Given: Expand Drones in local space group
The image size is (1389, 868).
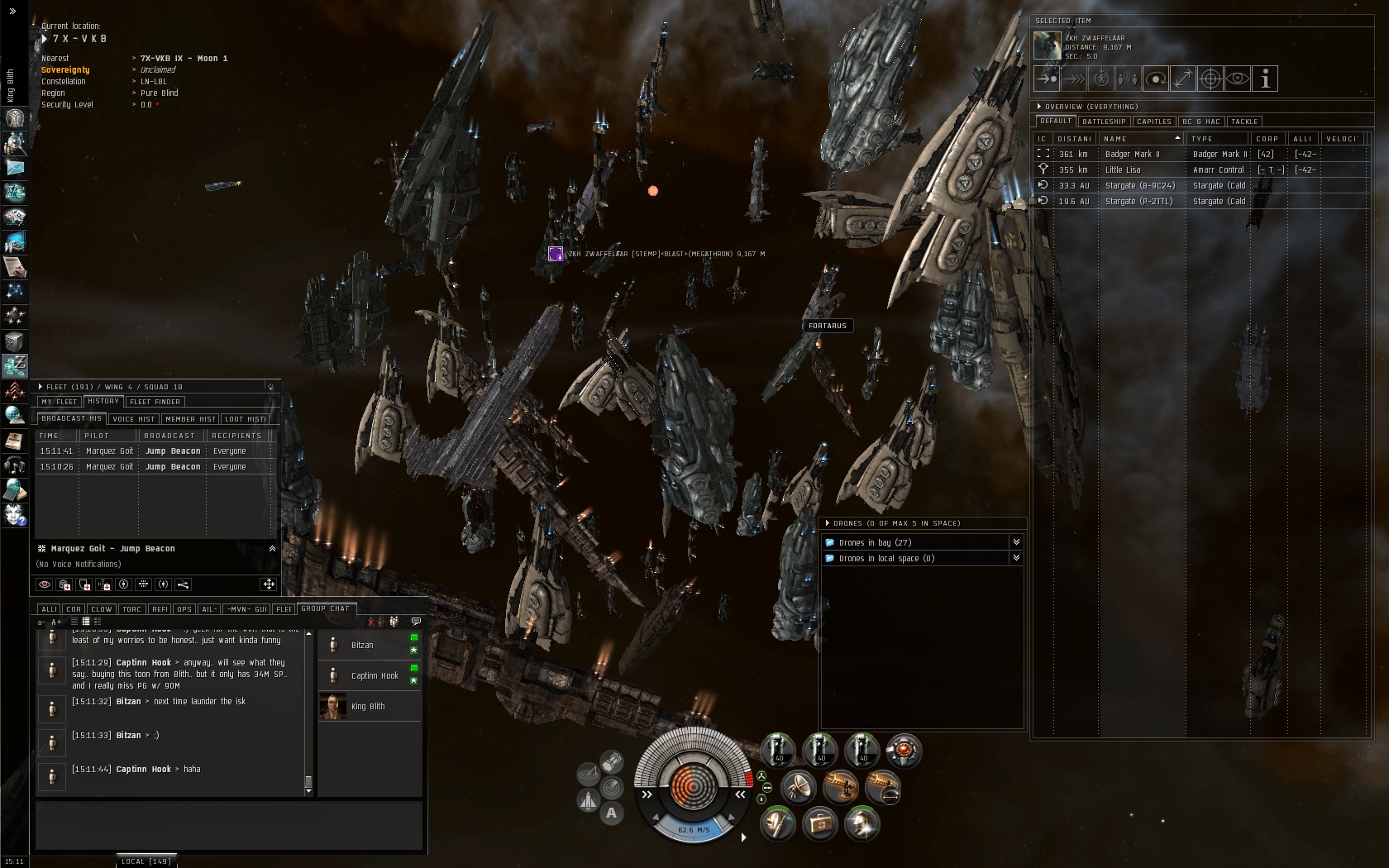Looking at the screenshot, I should pos(1016,558).
